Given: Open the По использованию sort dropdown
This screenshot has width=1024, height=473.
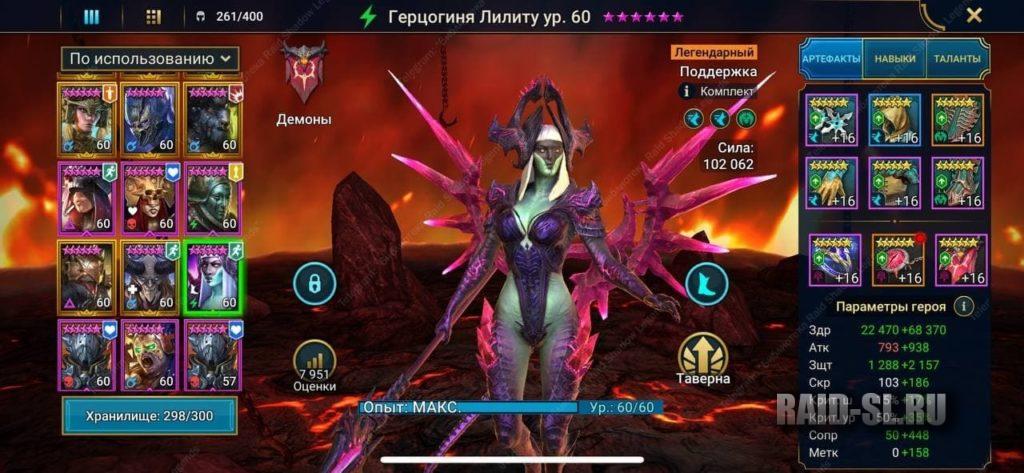Looking at the screenshot, I should (x=150, y=59).
